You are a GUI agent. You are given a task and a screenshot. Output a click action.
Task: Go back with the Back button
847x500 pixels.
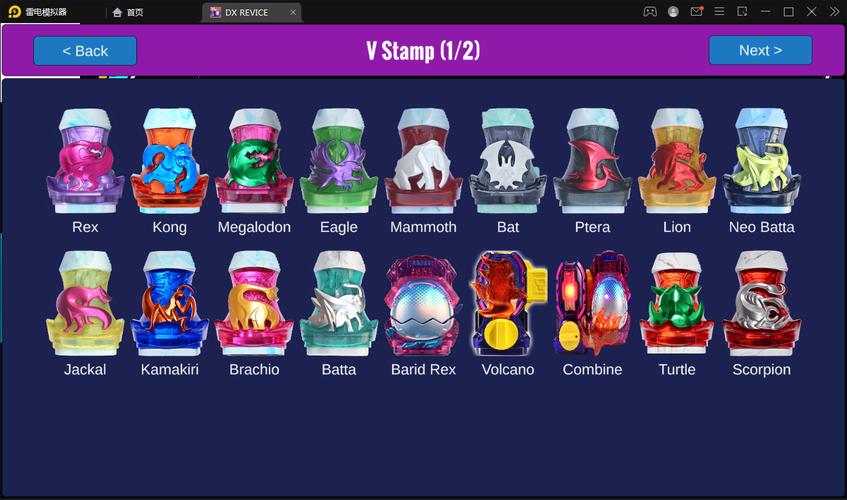pos(85,51)
